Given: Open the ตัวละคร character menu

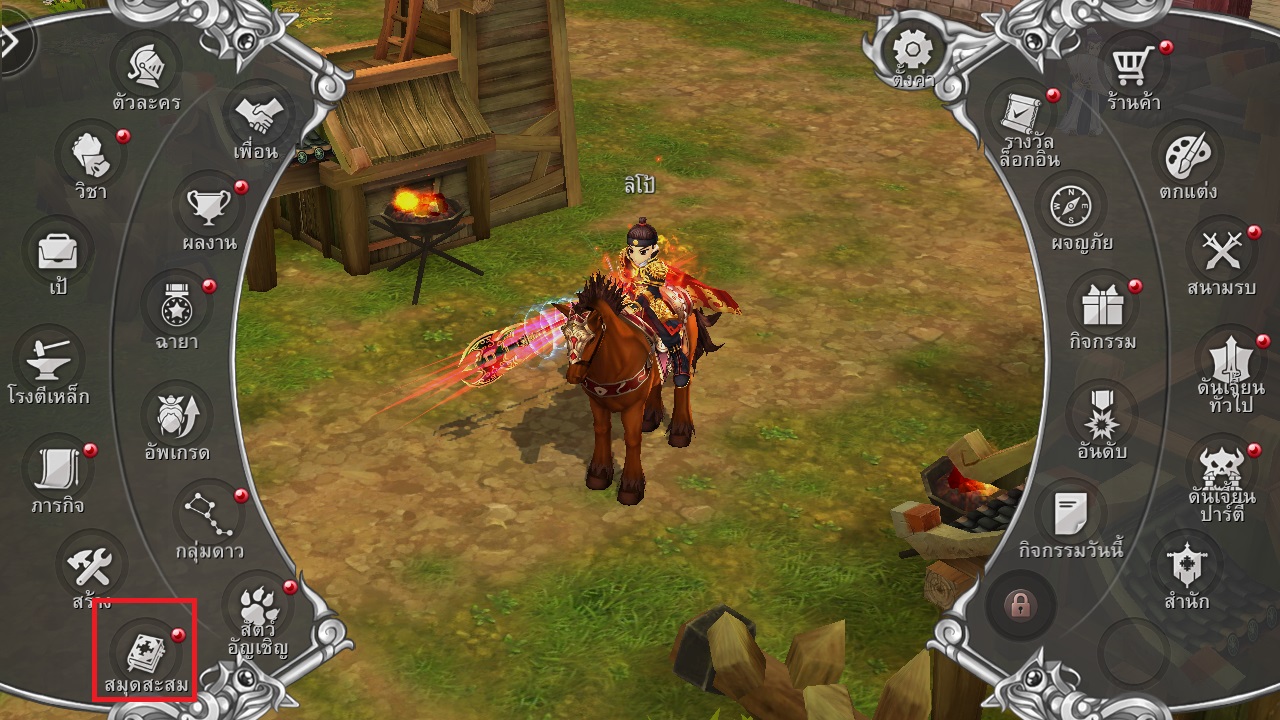Looking at the screenshot, I should coord(144,68).
